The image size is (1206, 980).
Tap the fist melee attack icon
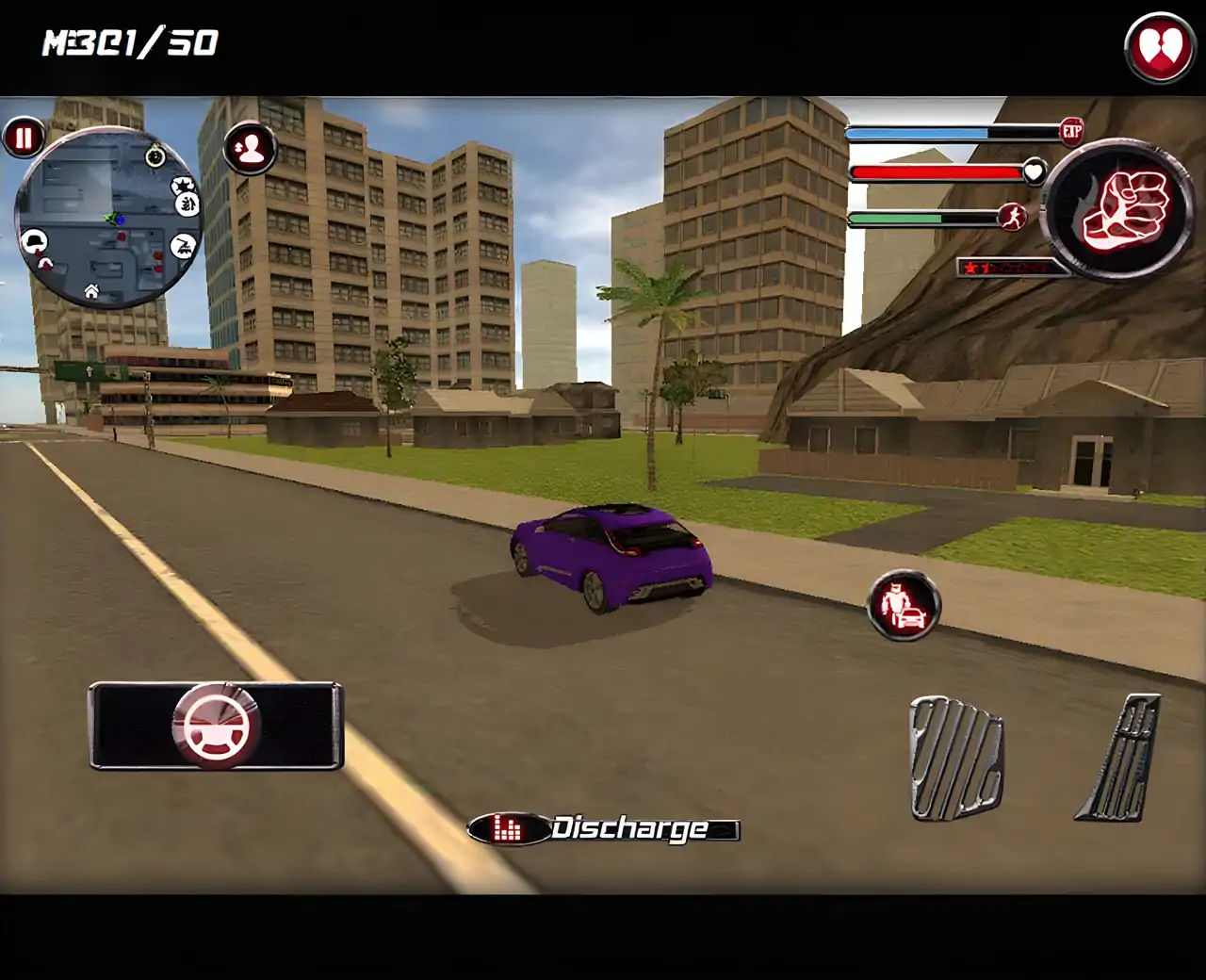pos(1116,205)
